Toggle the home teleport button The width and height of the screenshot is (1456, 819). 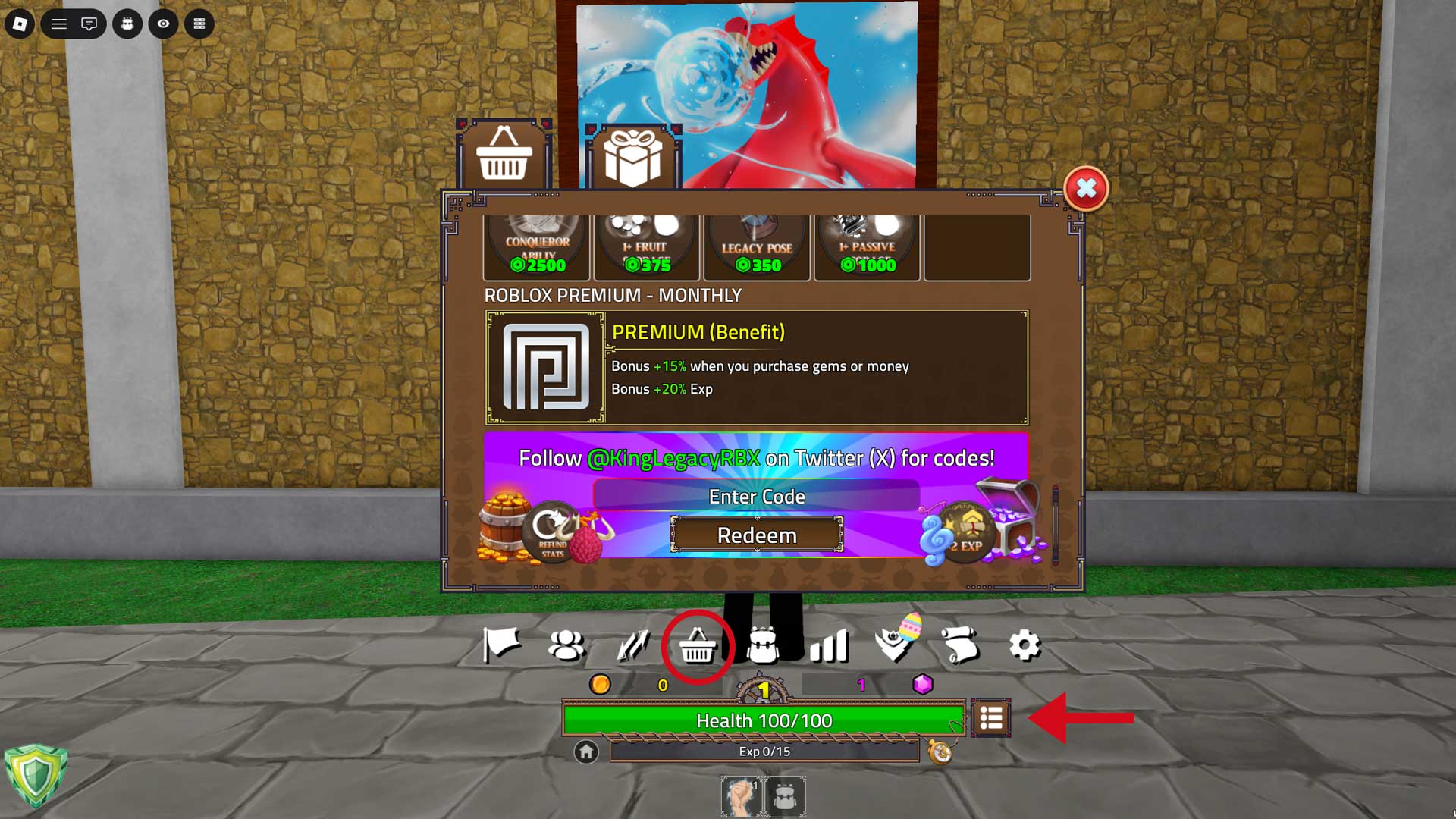point(585,753)
